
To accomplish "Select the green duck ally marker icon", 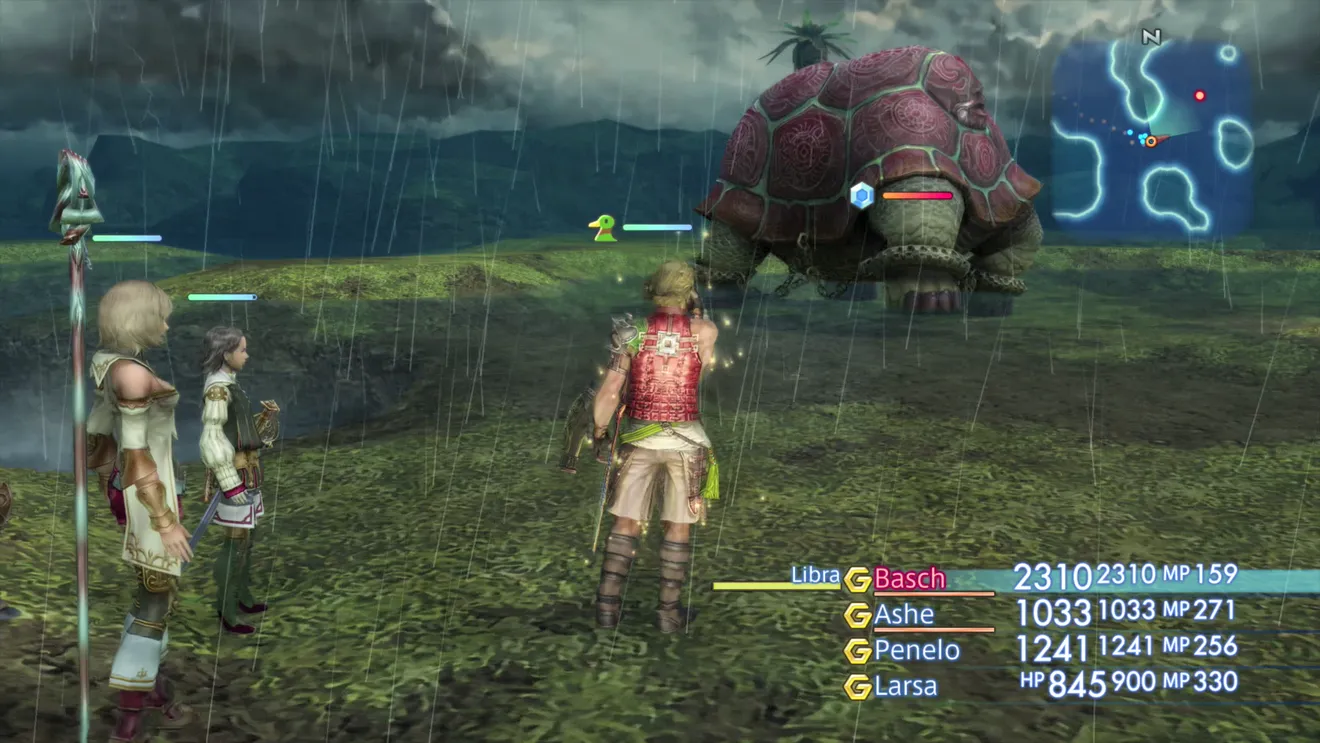I will pyautogui.click(x=602, y=228).
